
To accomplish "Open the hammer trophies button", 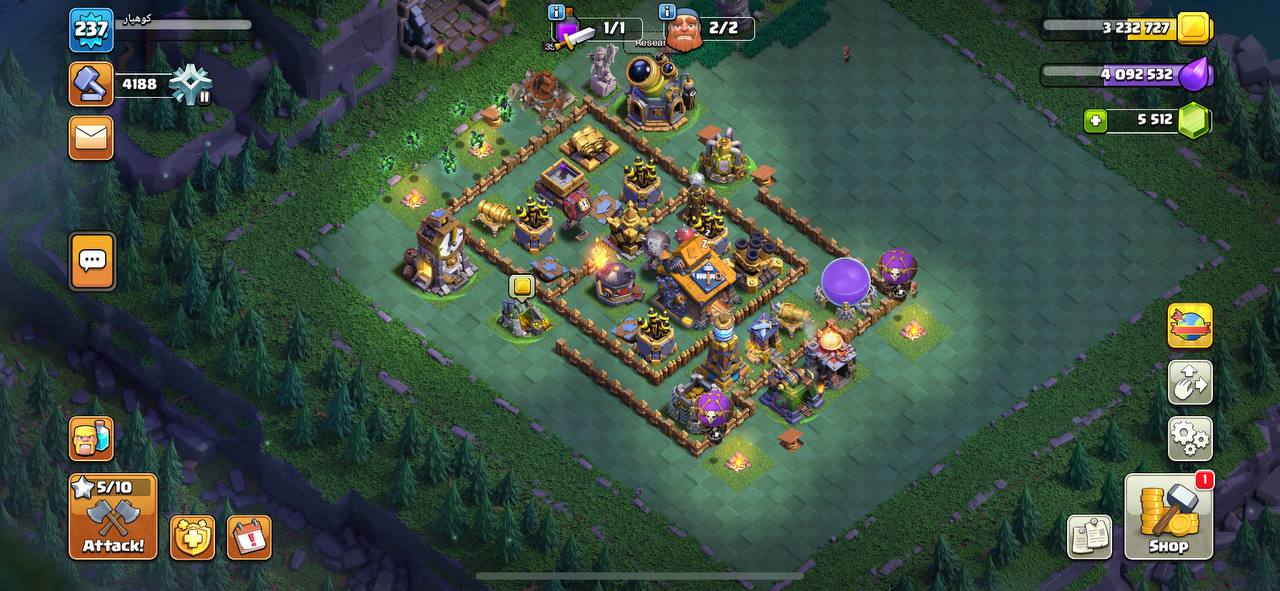I will point(91,84).
